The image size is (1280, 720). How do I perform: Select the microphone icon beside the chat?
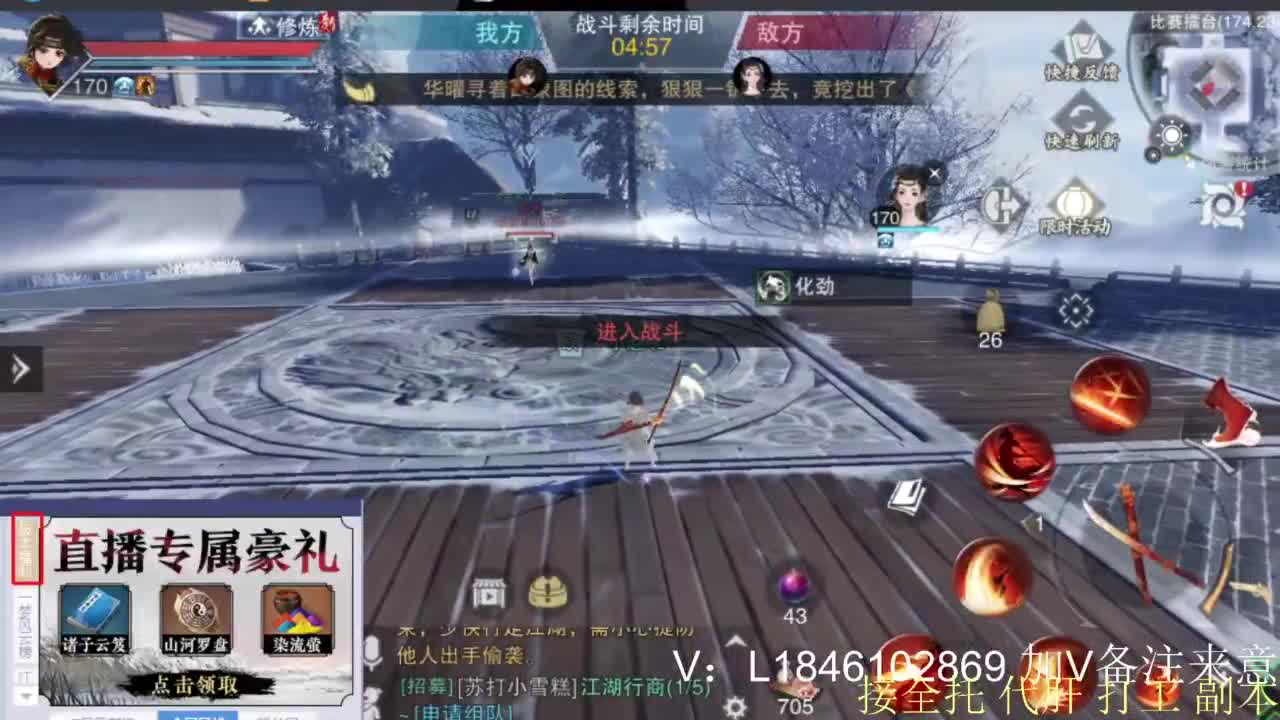coord(372,650)
